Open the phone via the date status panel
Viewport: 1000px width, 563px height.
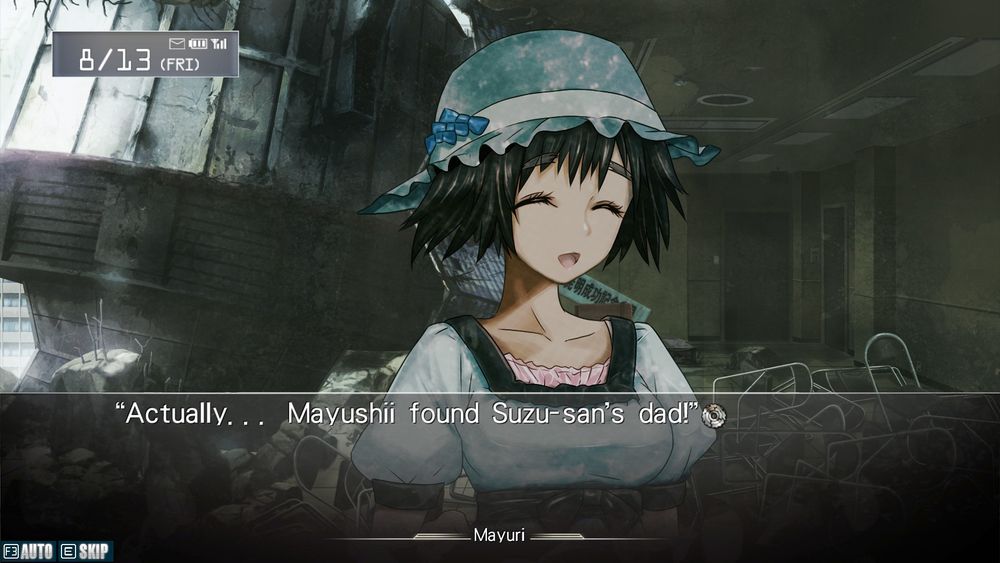click(146, 55)
